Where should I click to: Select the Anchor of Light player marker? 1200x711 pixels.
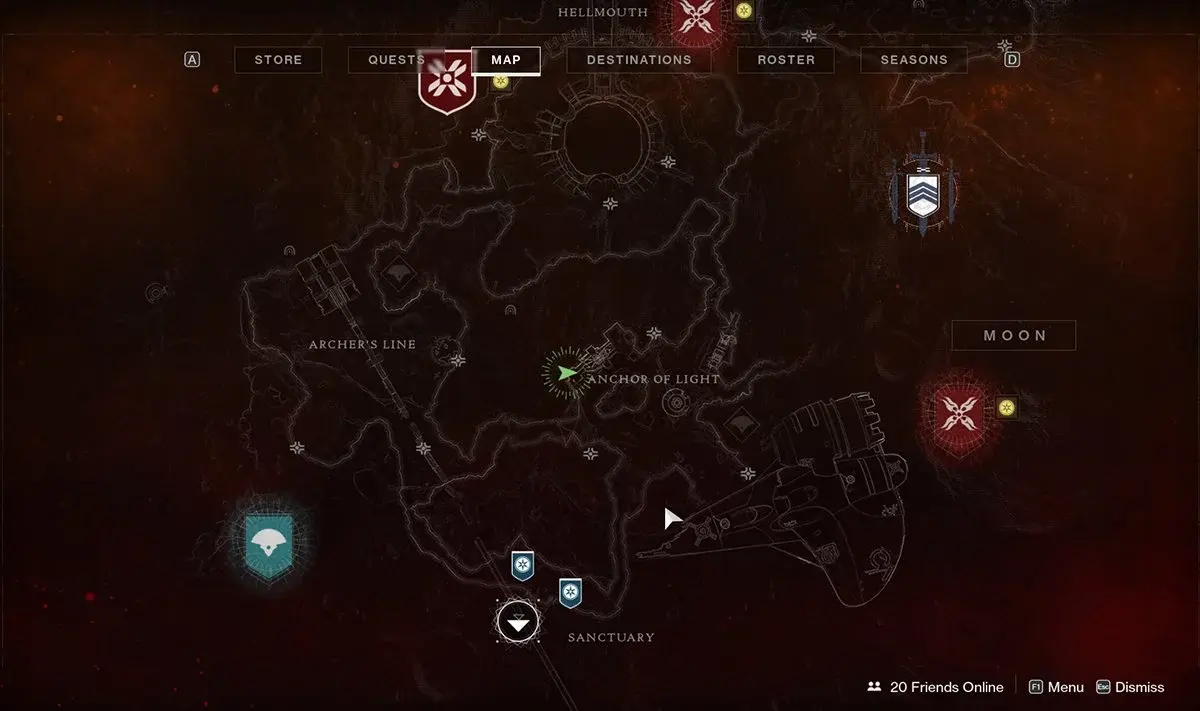click(567, 373)
